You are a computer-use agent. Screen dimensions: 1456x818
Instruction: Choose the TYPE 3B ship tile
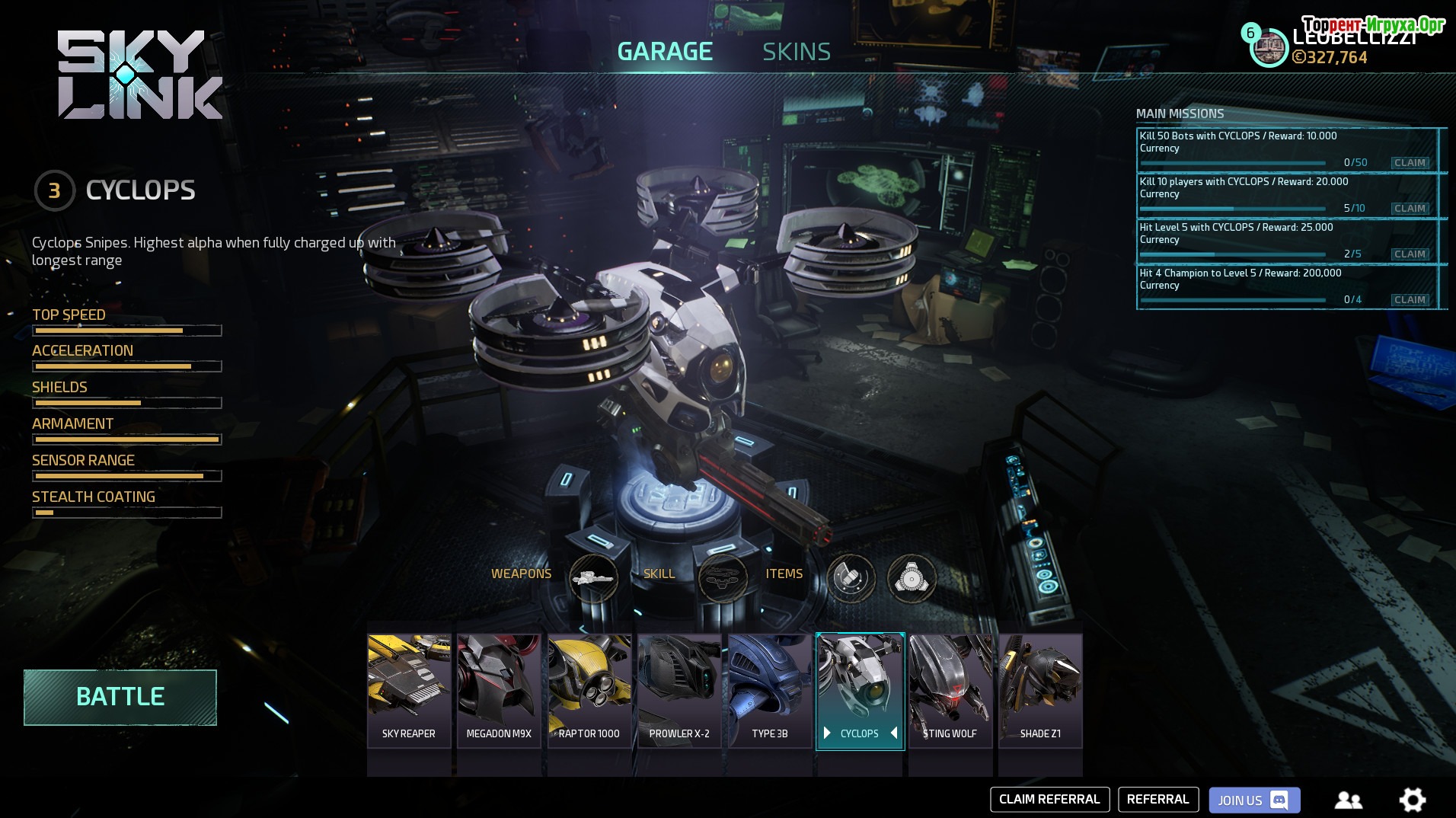(x=769, y=690)
